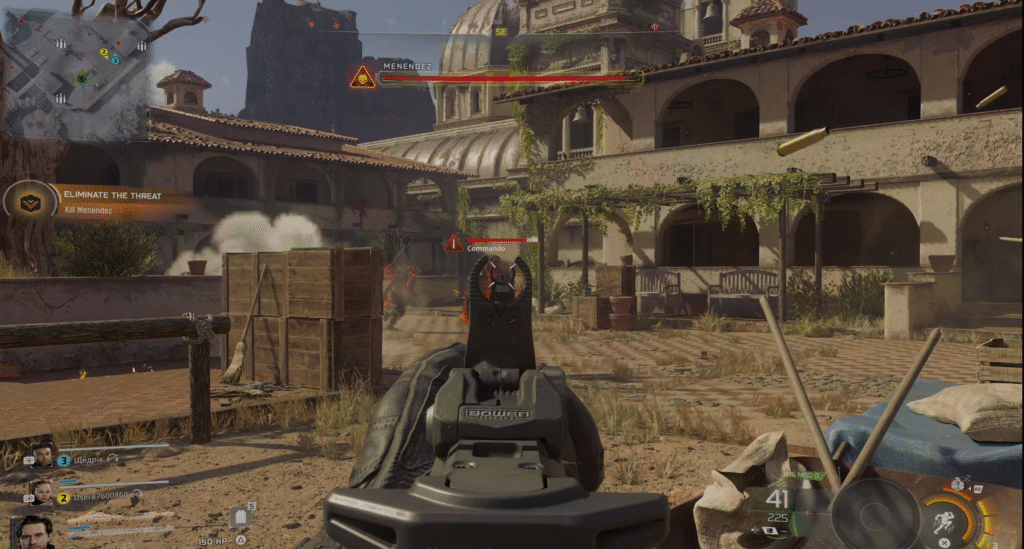
Task: Click the stopwatch equipment icon
Action: pos(957,485)
